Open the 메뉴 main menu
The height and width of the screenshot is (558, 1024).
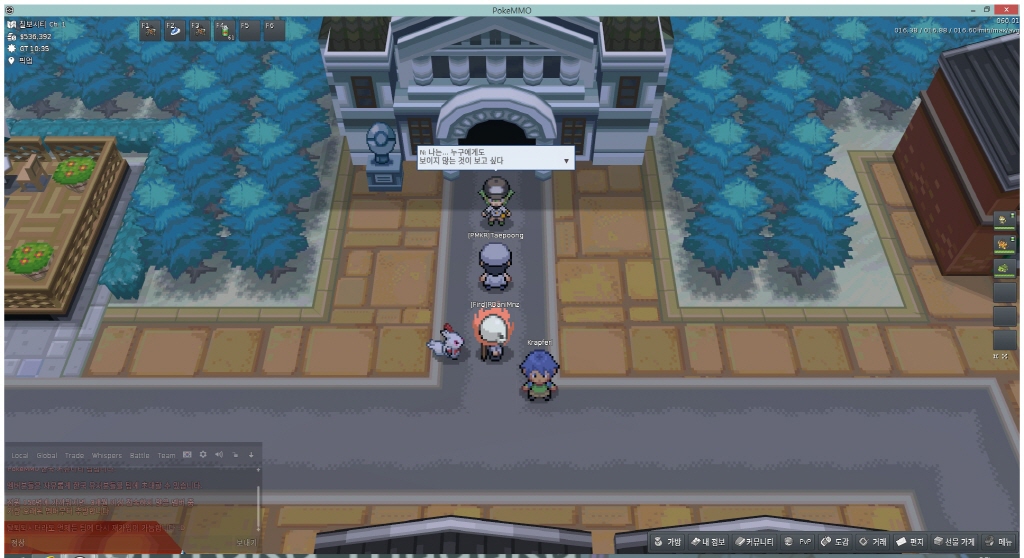click(x=998, y=541)
